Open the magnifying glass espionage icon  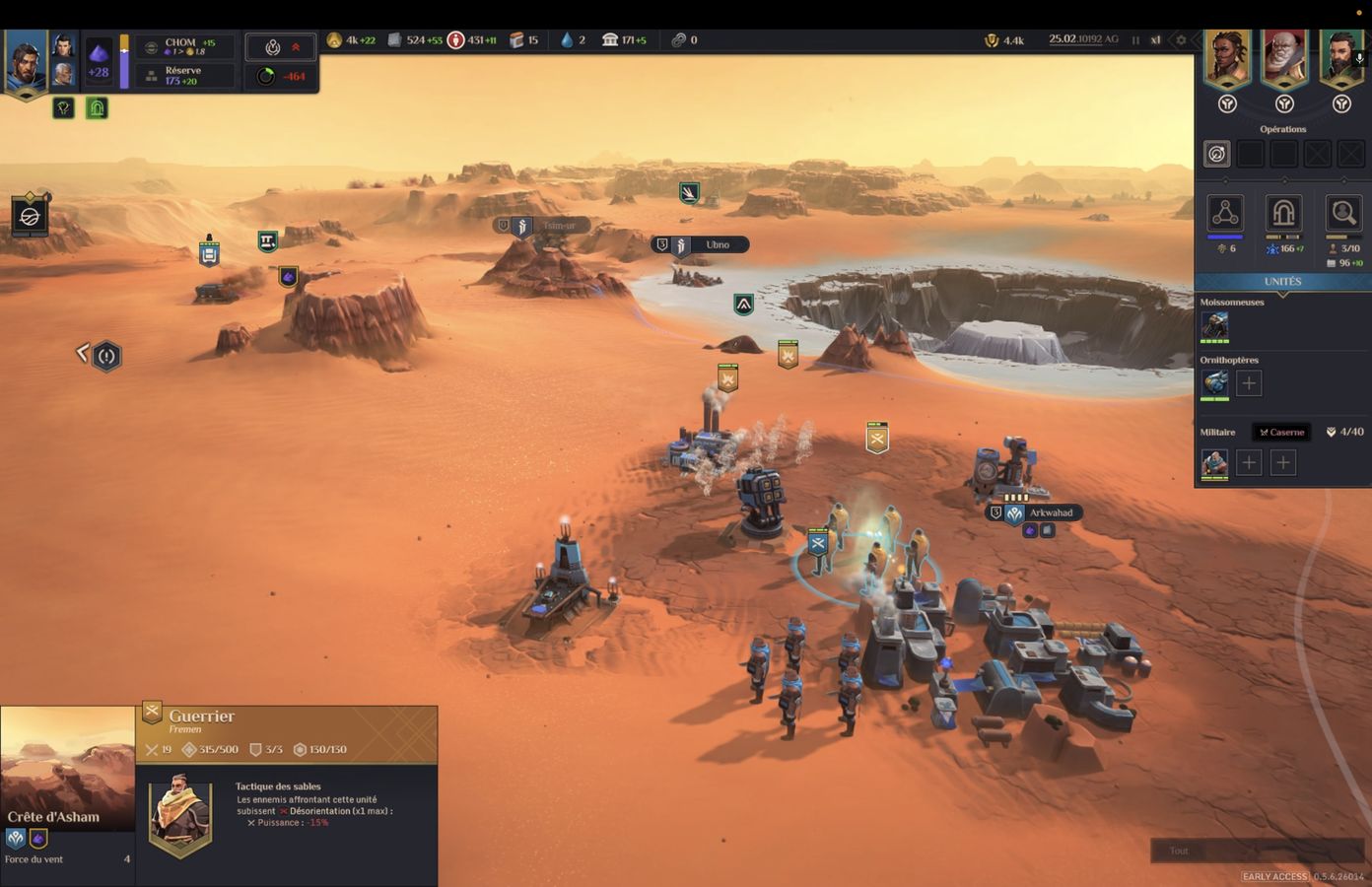click(x=1342, y=213)
